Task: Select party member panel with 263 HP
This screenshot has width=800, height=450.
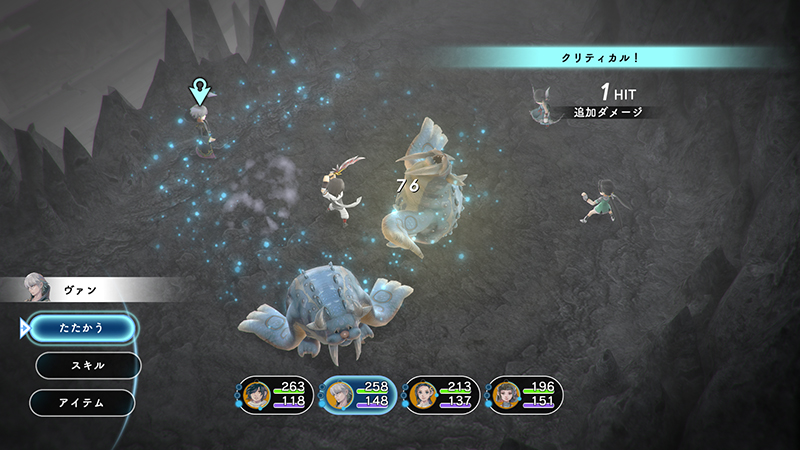Action: tap(276, 395)
